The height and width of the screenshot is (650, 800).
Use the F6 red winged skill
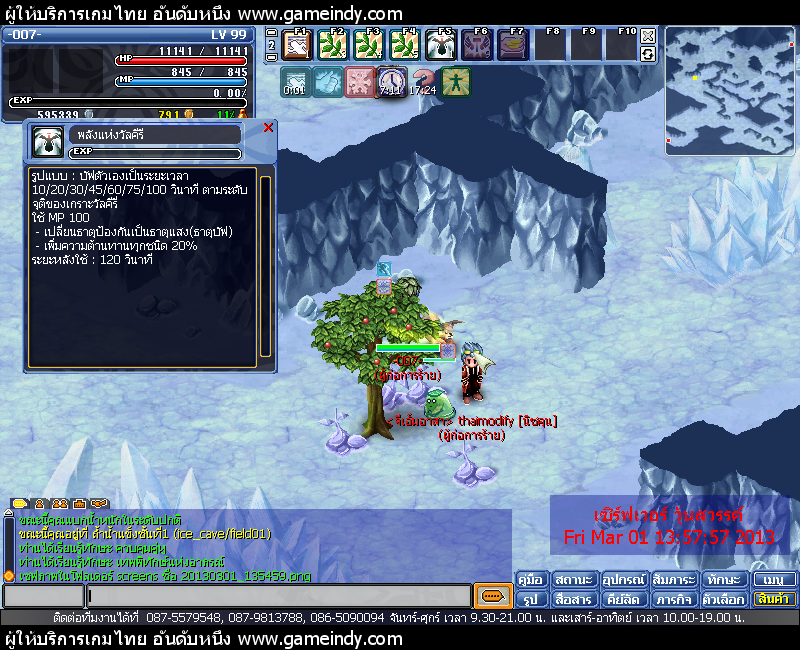(477, 45)
